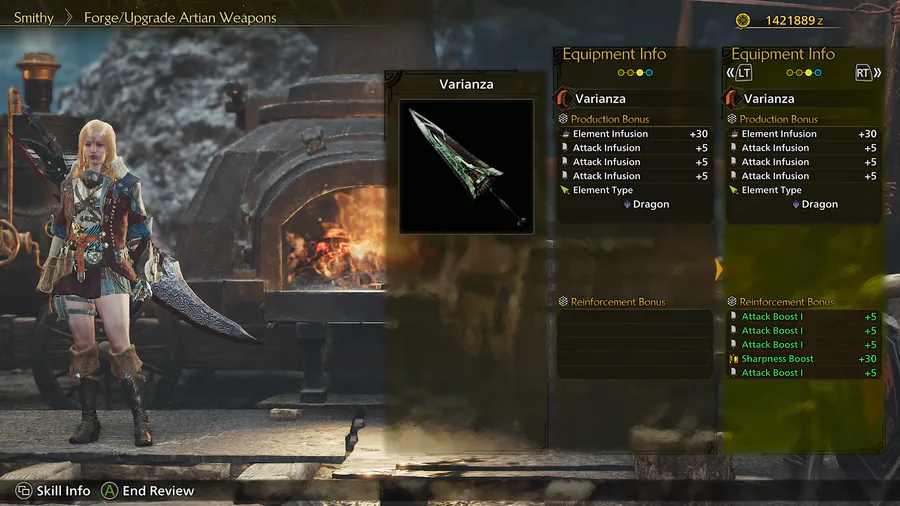
Task: Show Skill Info for the weapon
Action: coord(53,491)
